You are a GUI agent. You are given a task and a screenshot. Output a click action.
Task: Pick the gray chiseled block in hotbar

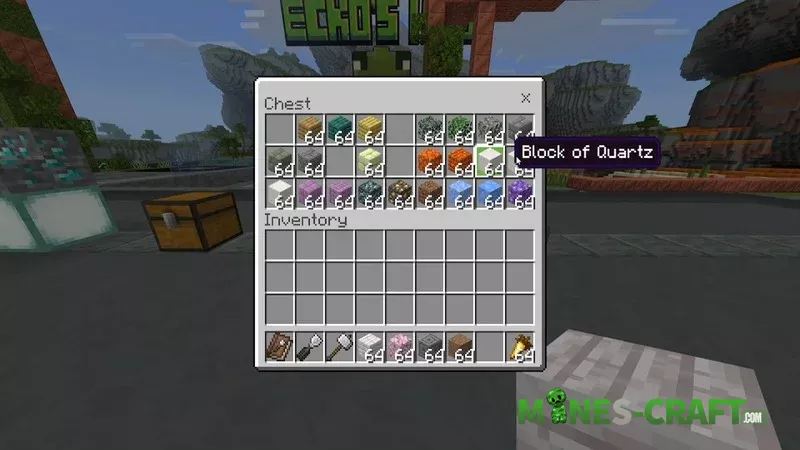point(430,346)
